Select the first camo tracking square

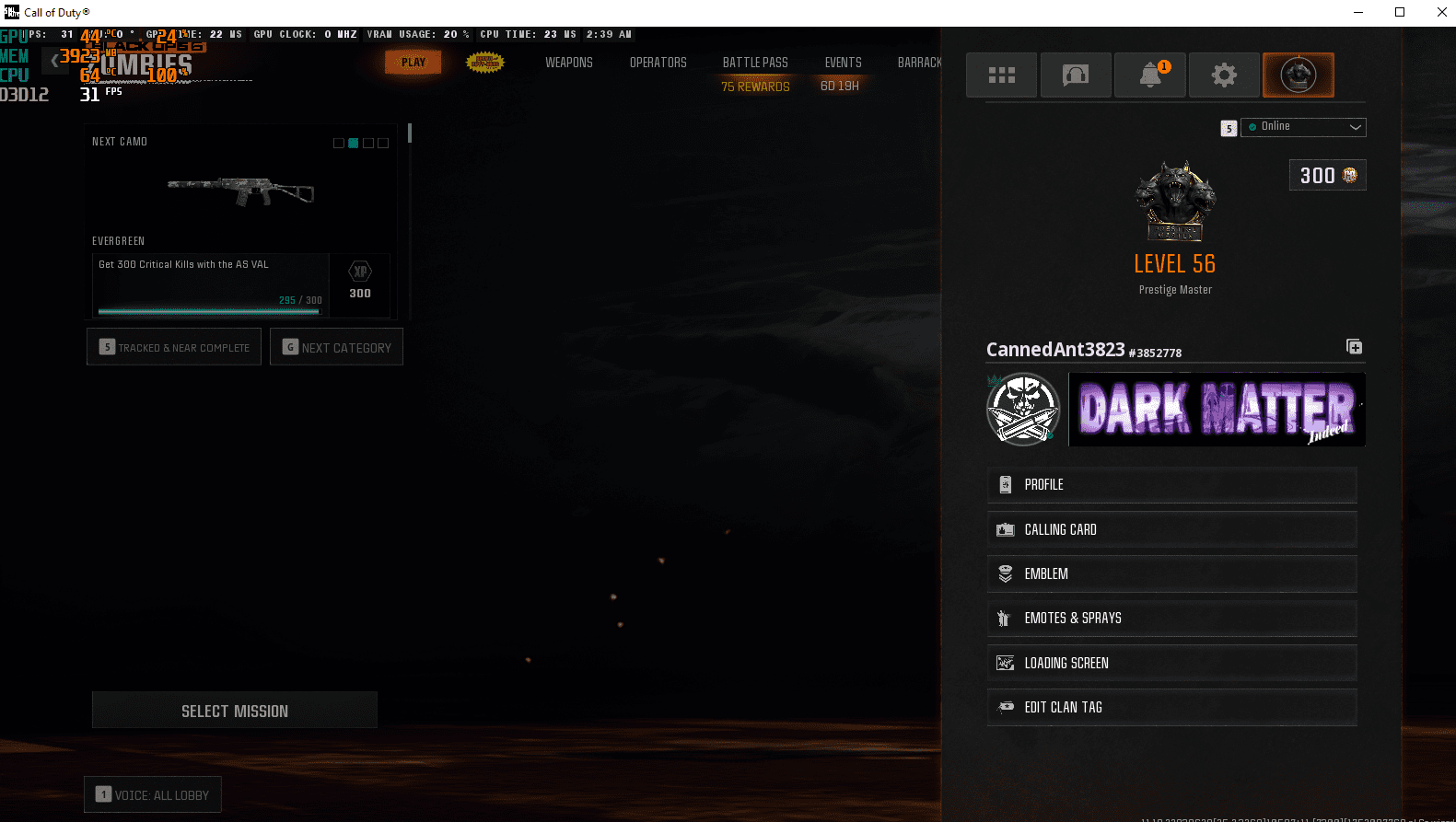pos(338,143)
